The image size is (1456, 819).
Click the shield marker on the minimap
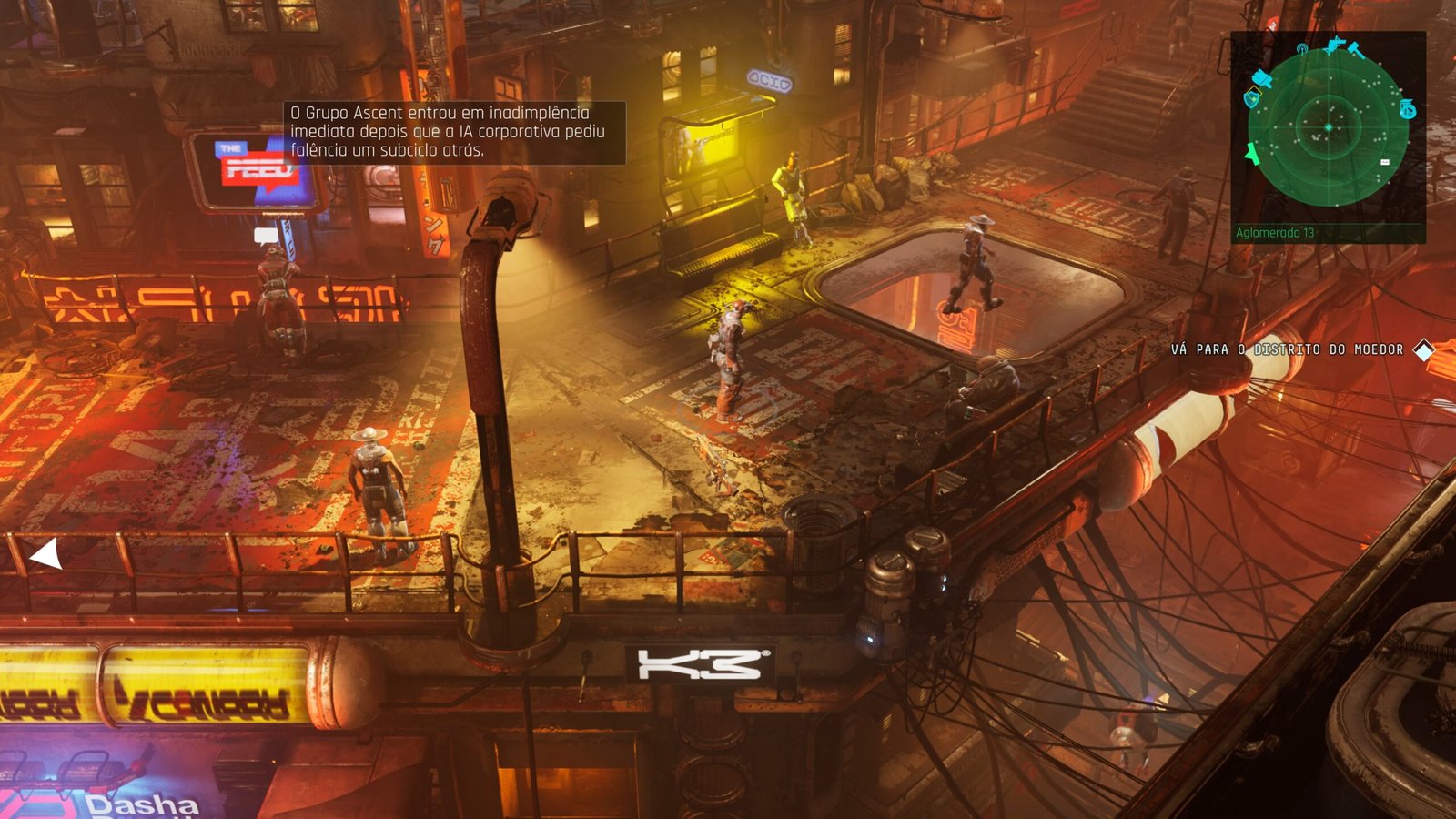1252,97
